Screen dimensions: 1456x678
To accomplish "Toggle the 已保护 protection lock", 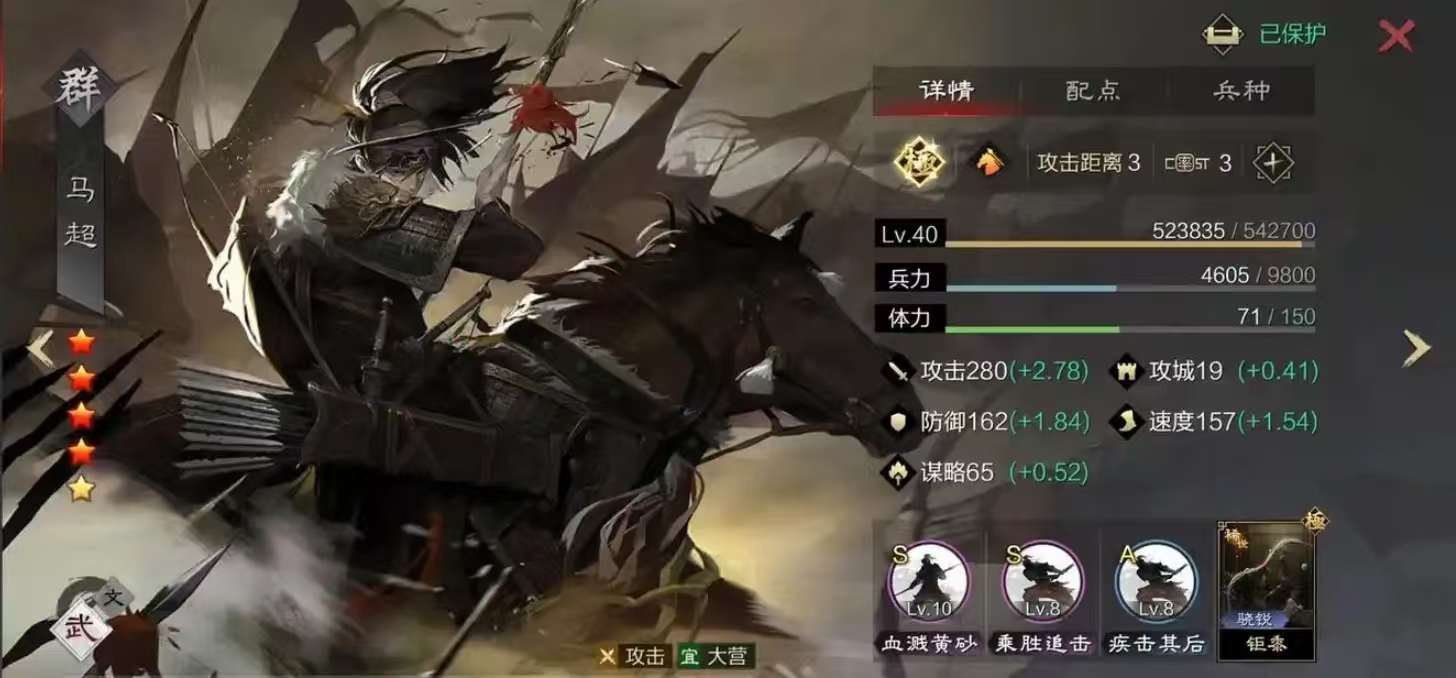I will pyautogui.click(x=1222, y=34).
